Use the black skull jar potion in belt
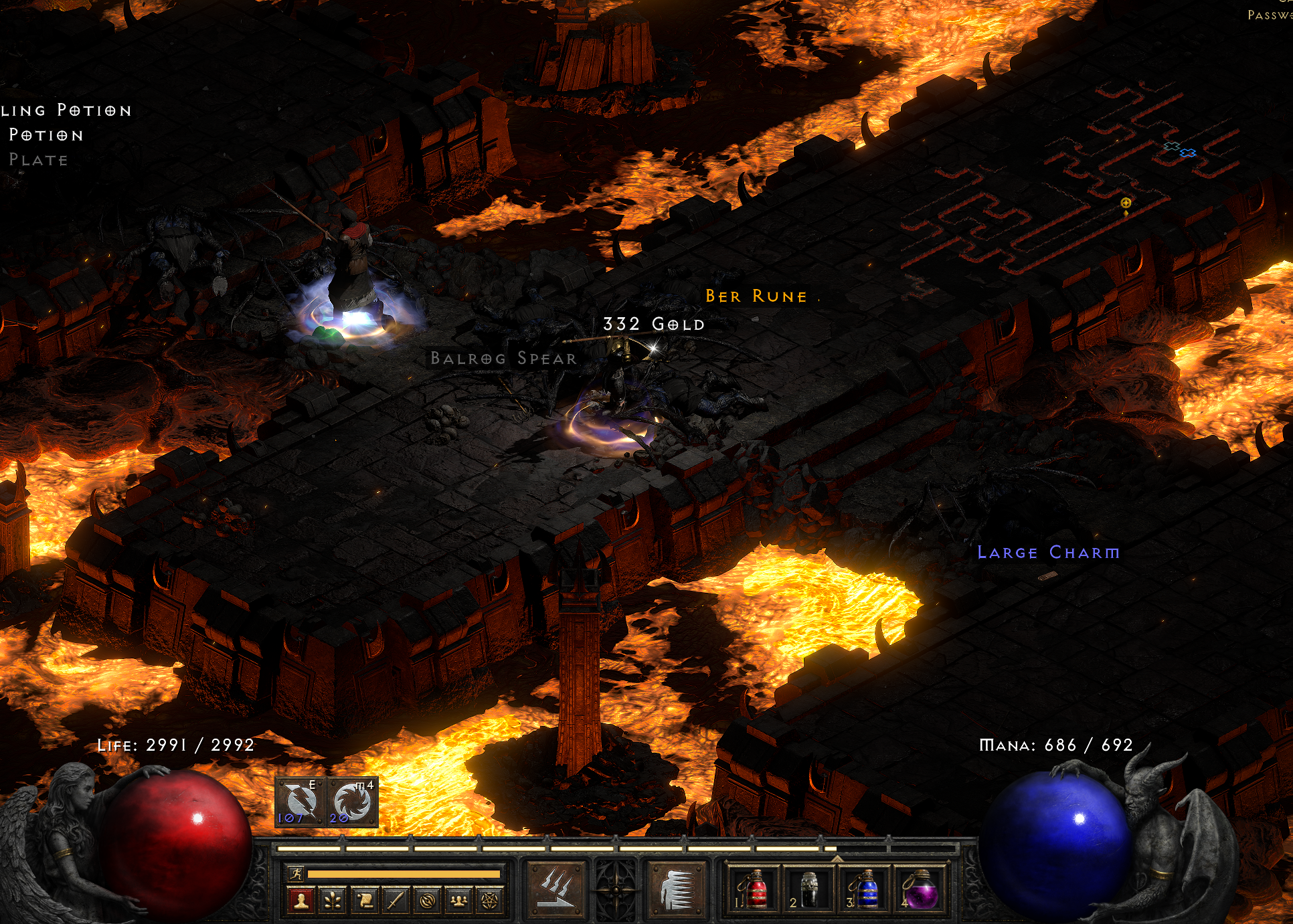1293x924 pixels. coord(808,889)
